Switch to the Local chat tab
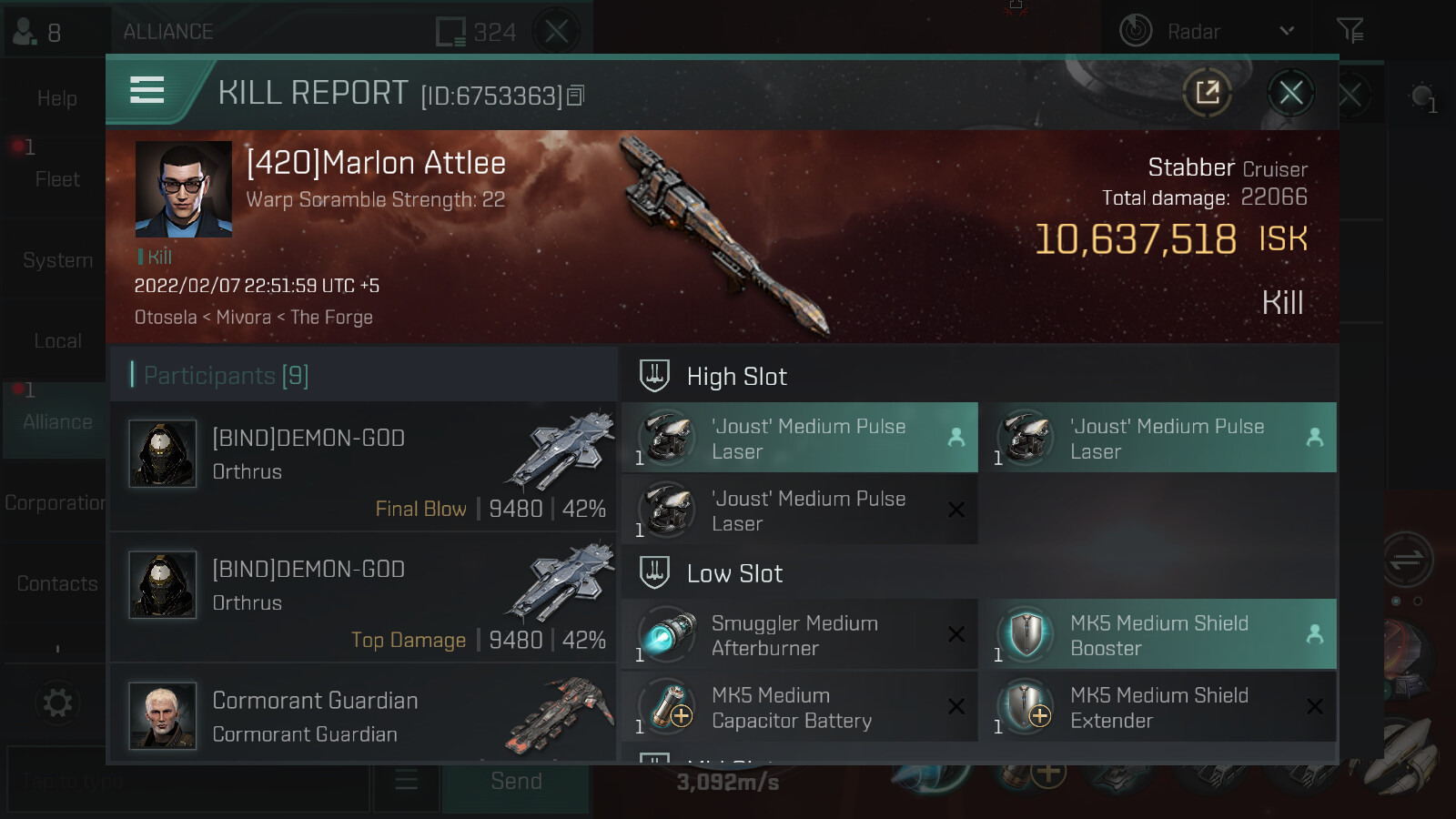 pos(56,341)
